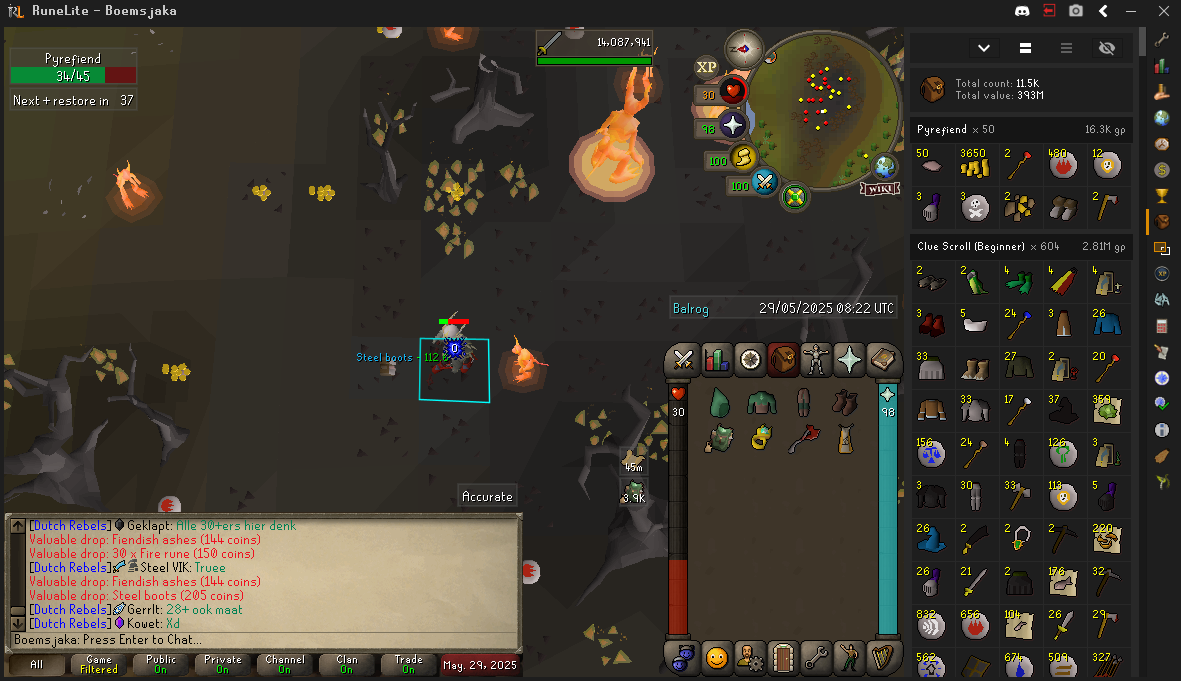Open the Settings wrench tab
This screenshot has width=1181, height=681.
pyautogui.click(x=816, y=657)
